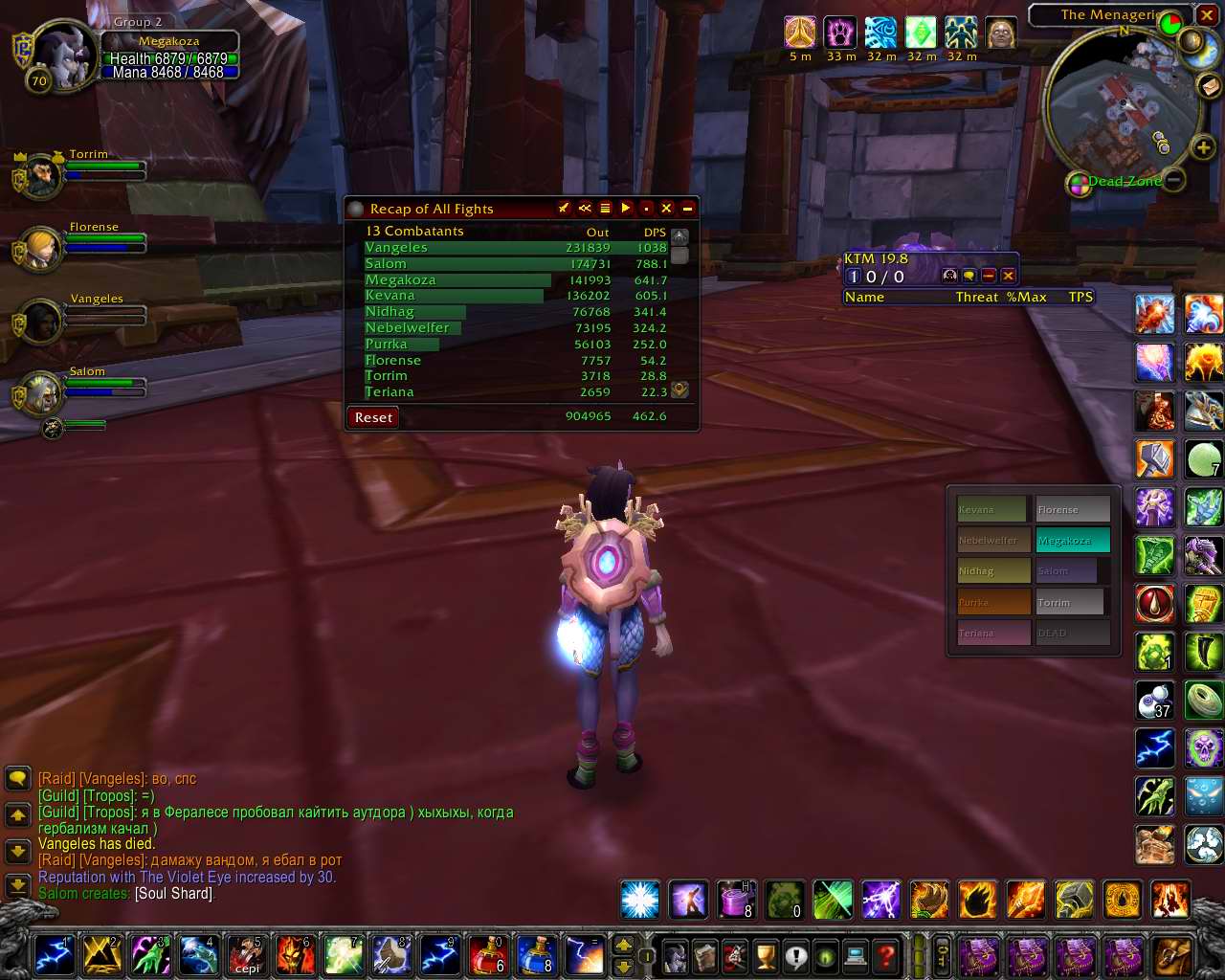This screenshot has width=1225, height=980.
Task: Choose Kevana's raid frame cell
Action: pos(991,509)
